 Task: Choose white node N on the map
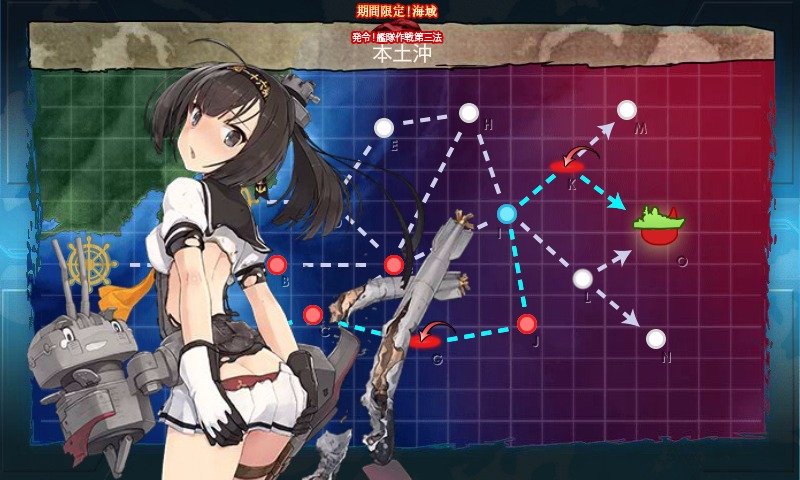click(x=655, y=338)
